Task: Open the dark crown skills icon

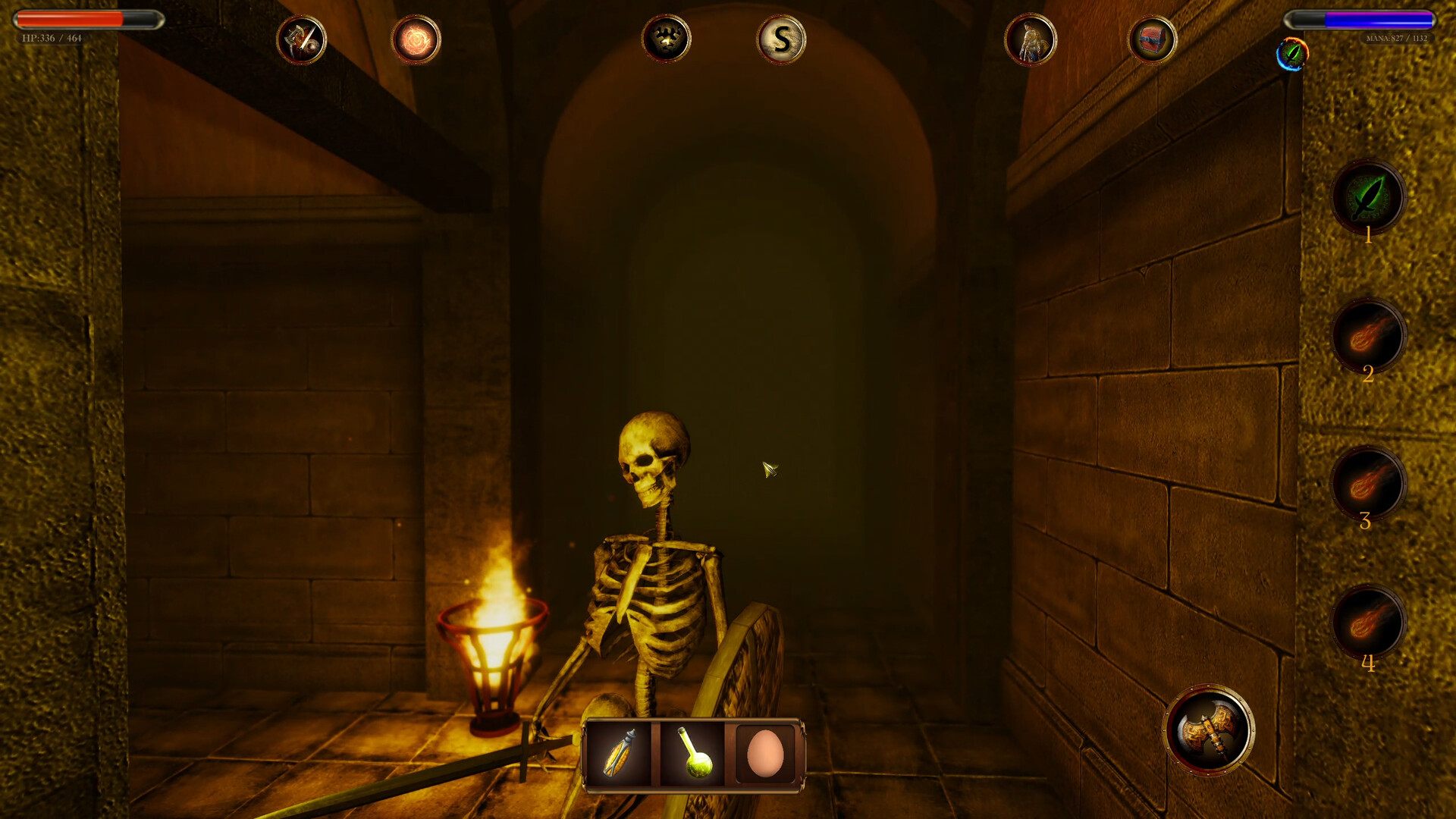Action: (667, 40)
